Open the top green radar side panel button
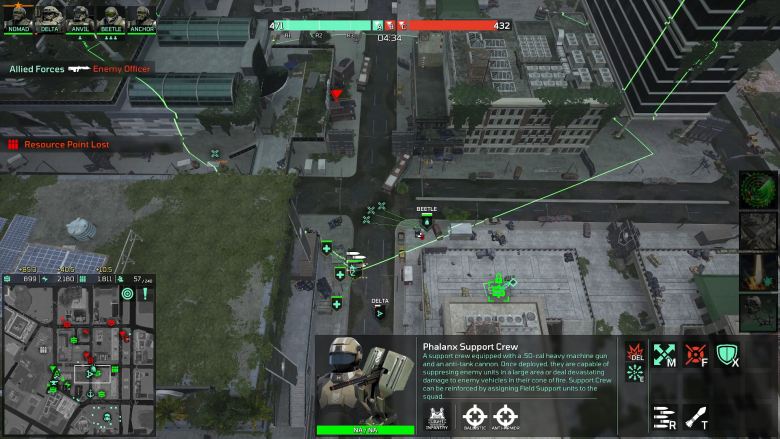This screenshot has width=780, height=439. click(x=759, y=190)
